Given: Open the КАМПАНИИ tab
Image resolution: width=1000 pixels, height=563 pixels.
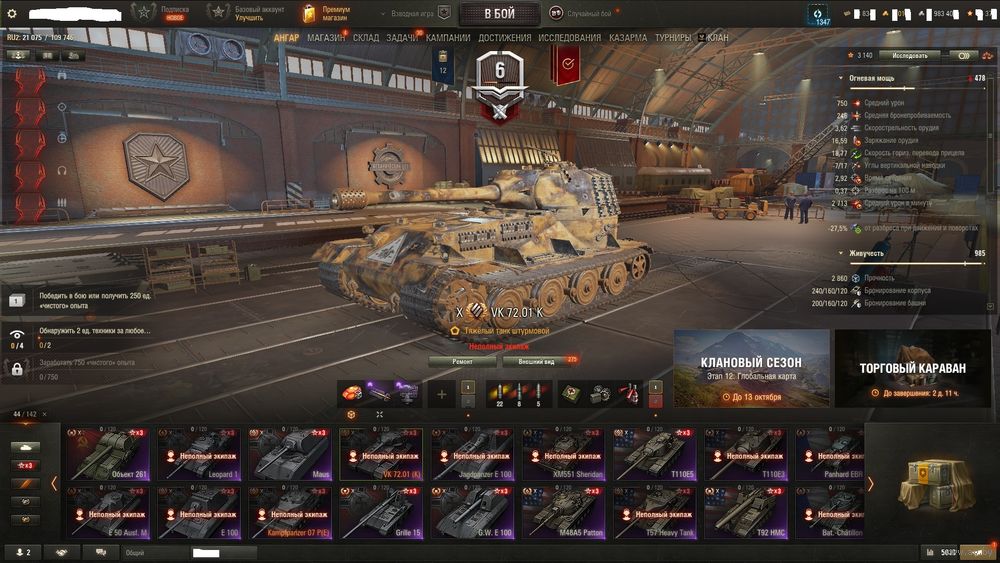Looking at the screenshot, I should (x=448, y=38).
